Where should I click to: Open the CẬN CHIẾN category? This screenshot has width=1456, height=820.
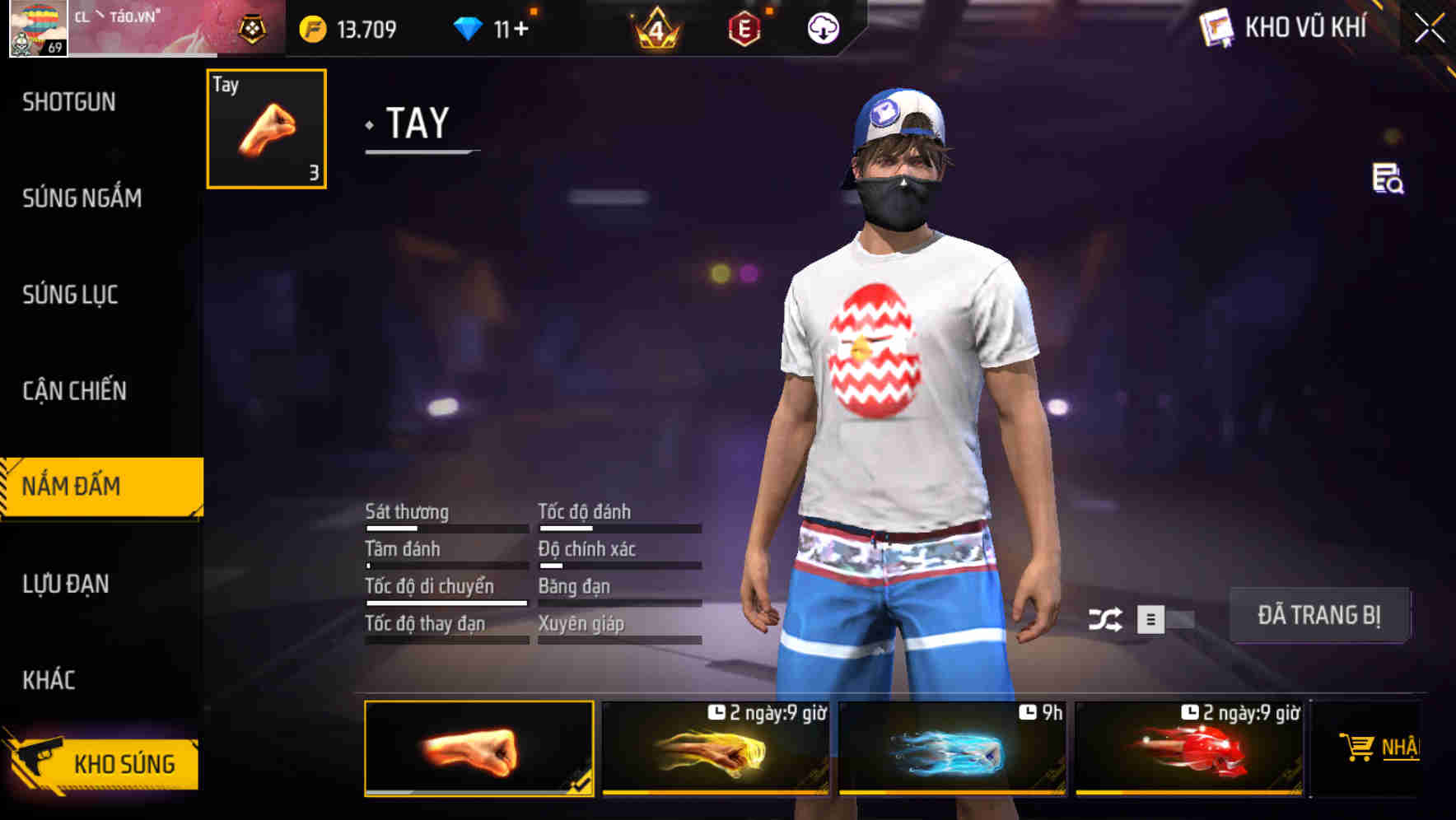click(75, 390)
